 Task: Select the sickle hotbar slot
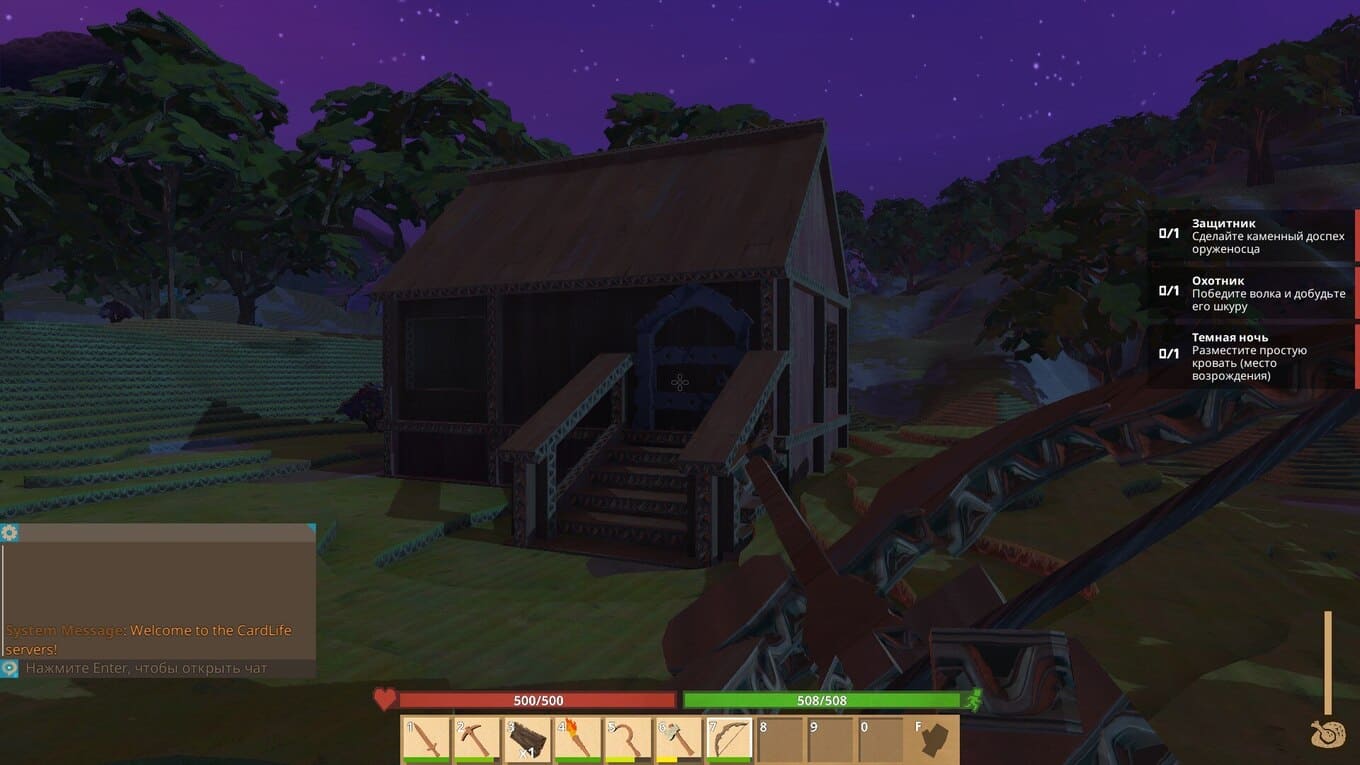click(630, 740)
